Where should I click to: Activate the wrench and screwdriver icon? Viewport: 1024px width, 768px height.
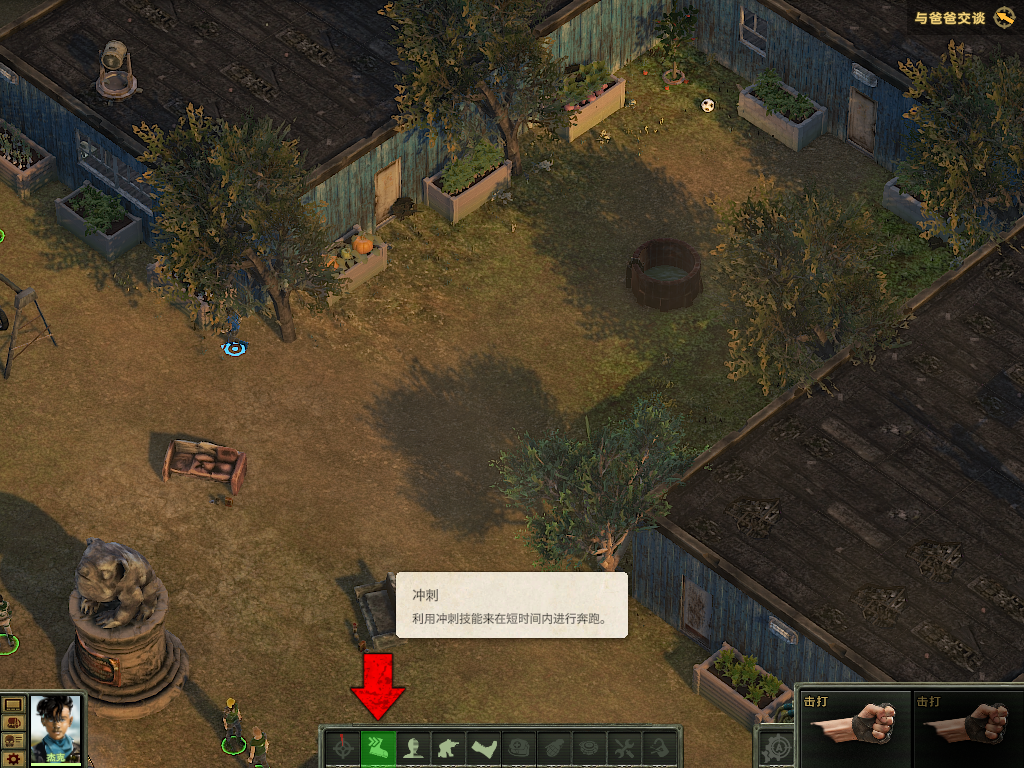pos(624,748)
